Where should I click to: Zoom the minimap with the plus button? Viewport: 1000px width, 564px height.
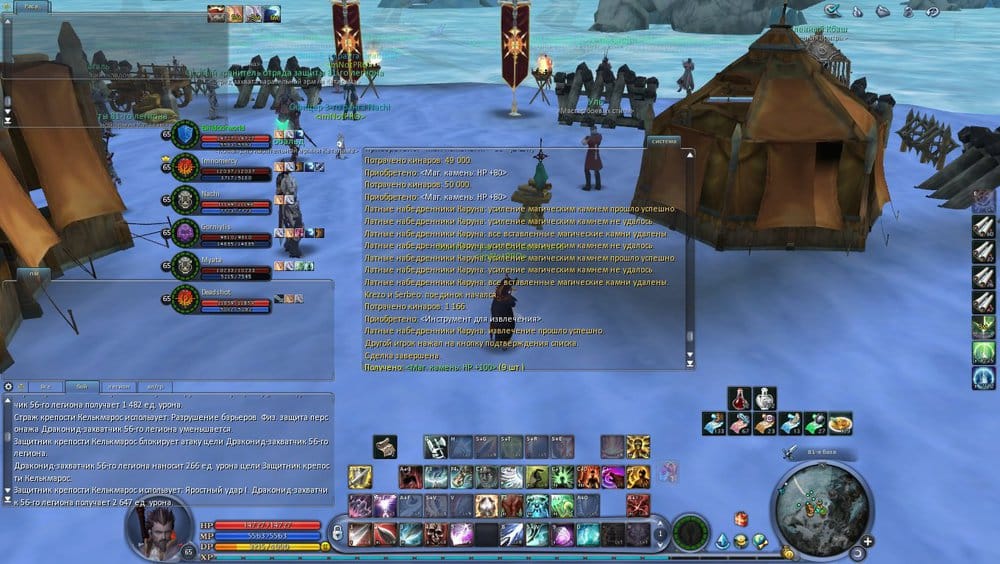(x=867, y=541)
